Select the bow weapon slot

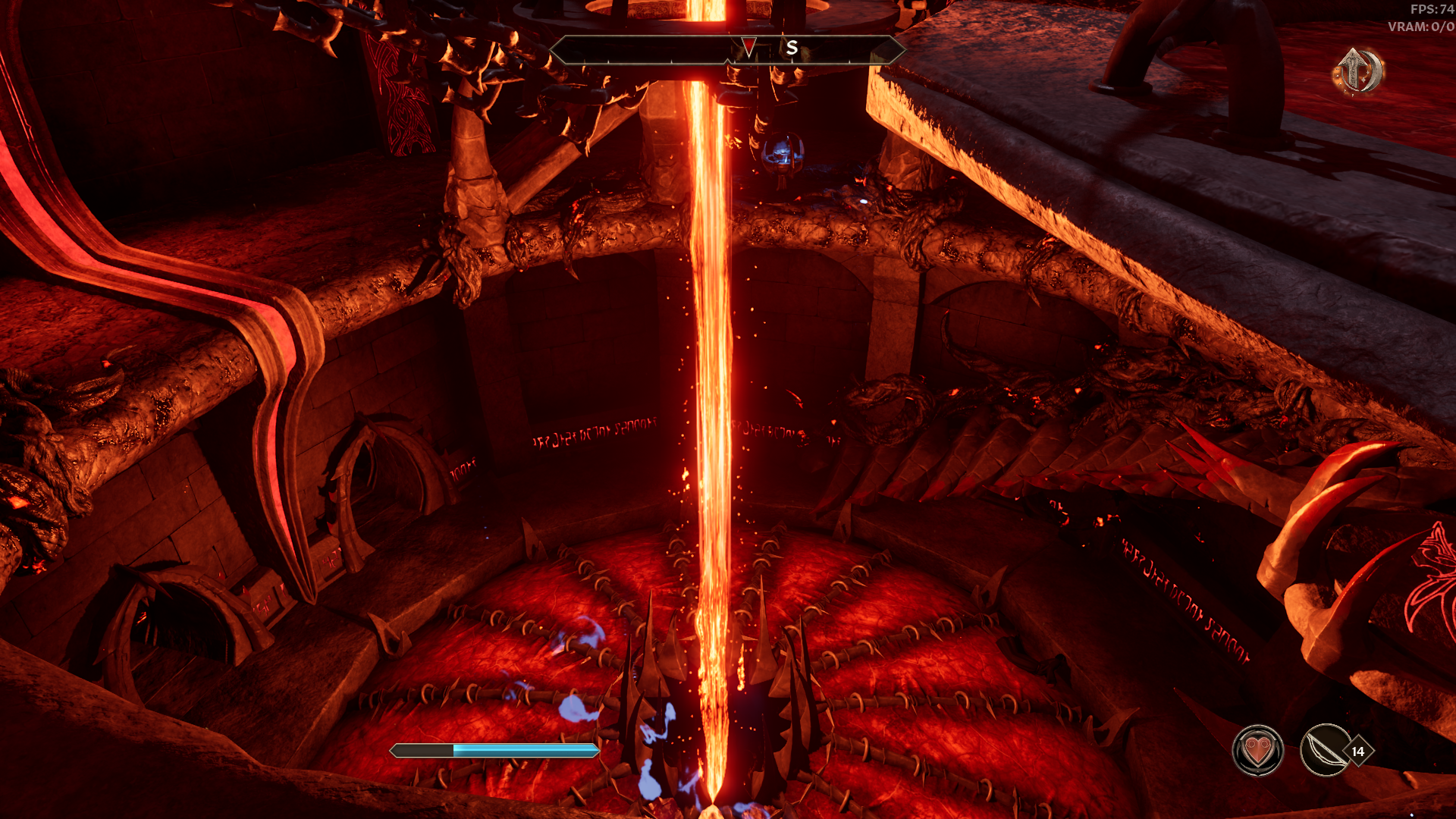(1325, 751)
